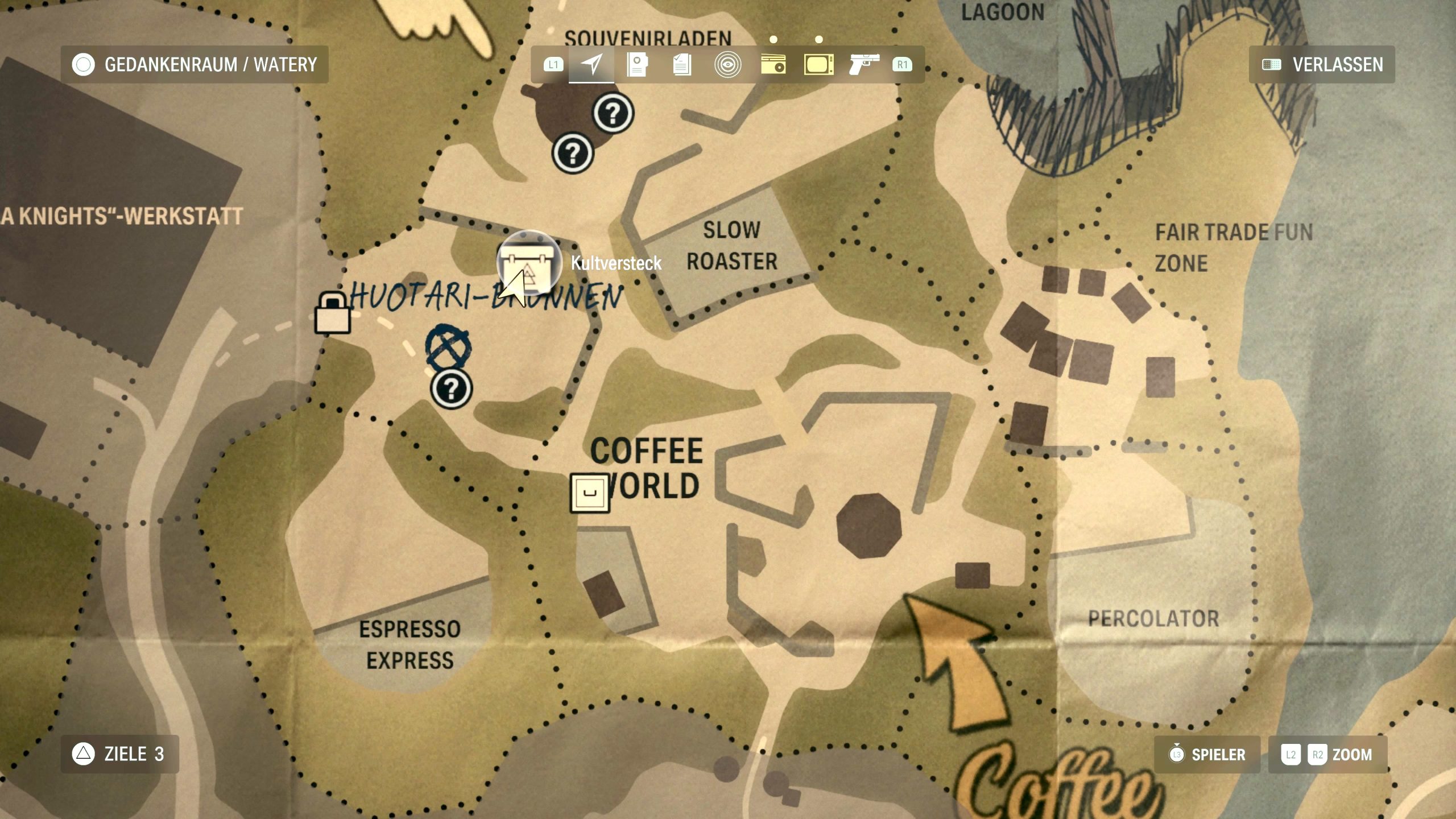Select the question mark beside the blue X
1456x819 pixels.
[x=451, y=389]
